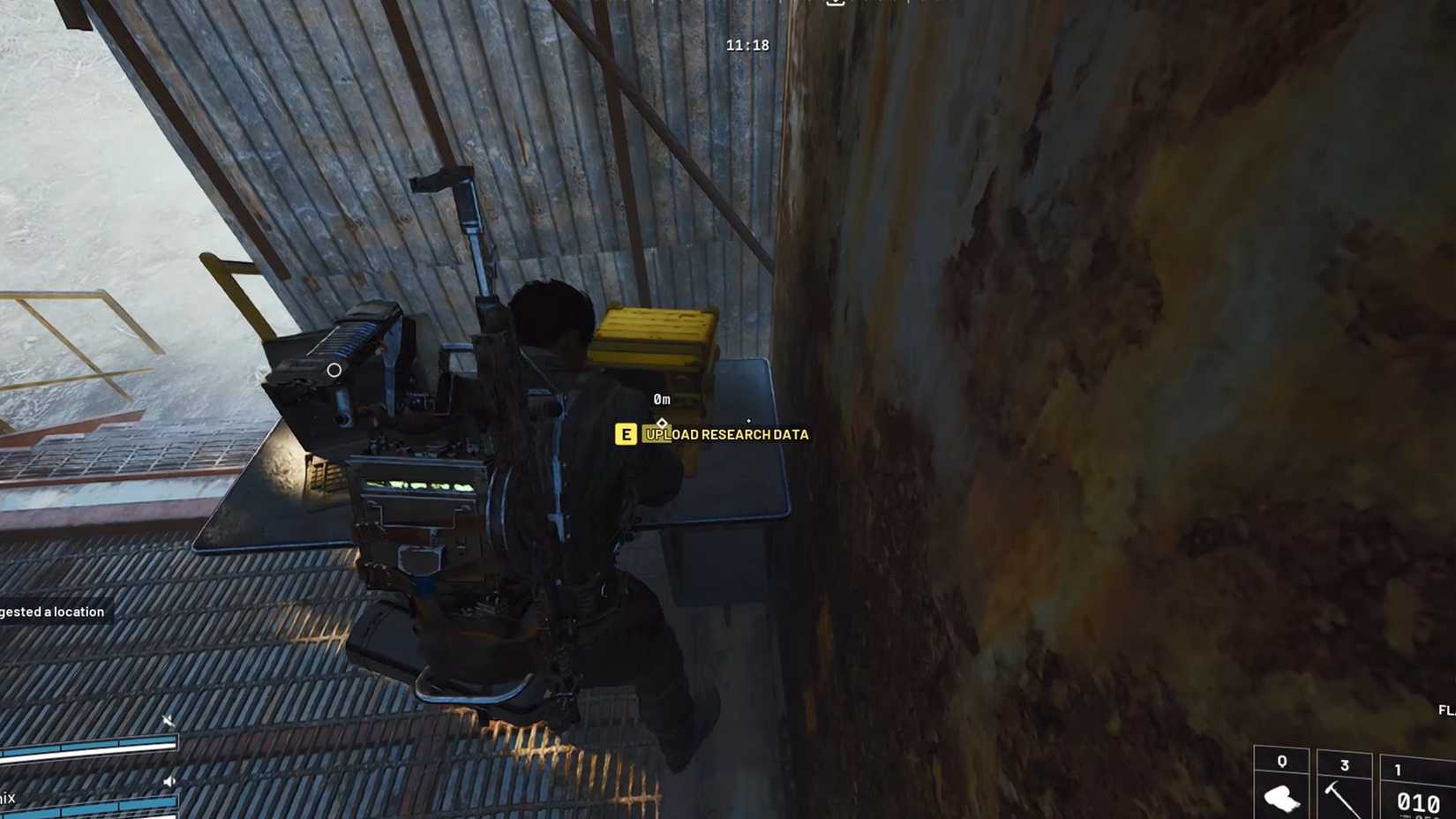Expand the 'gested a location' notification

tap(51, 611)
